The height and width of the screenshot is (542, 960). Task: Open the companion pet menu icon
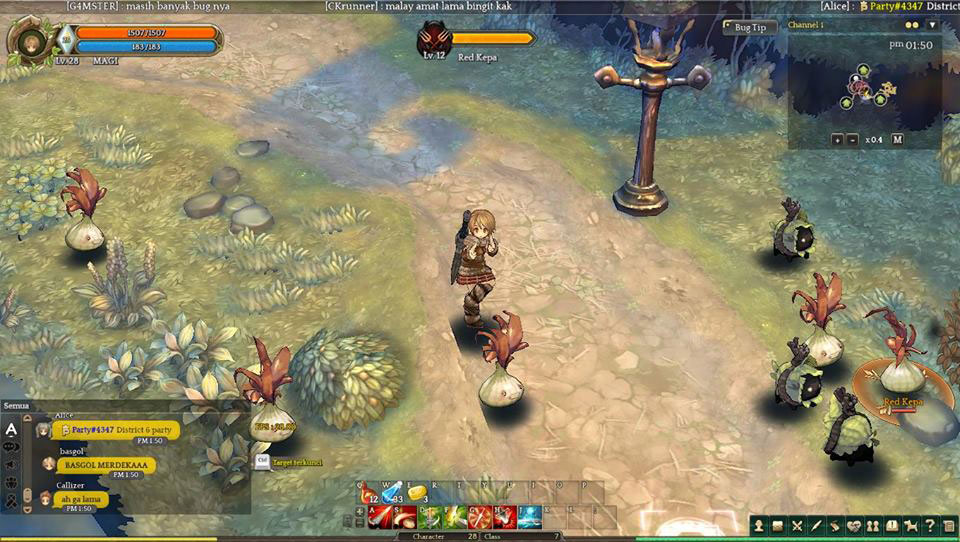click(x=910, y=525)
